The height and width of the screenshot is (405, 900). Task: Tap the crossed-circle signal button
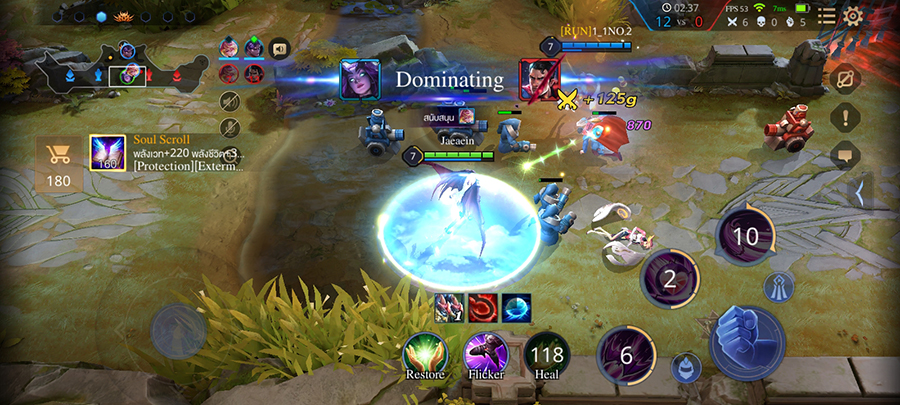[845, 78]
